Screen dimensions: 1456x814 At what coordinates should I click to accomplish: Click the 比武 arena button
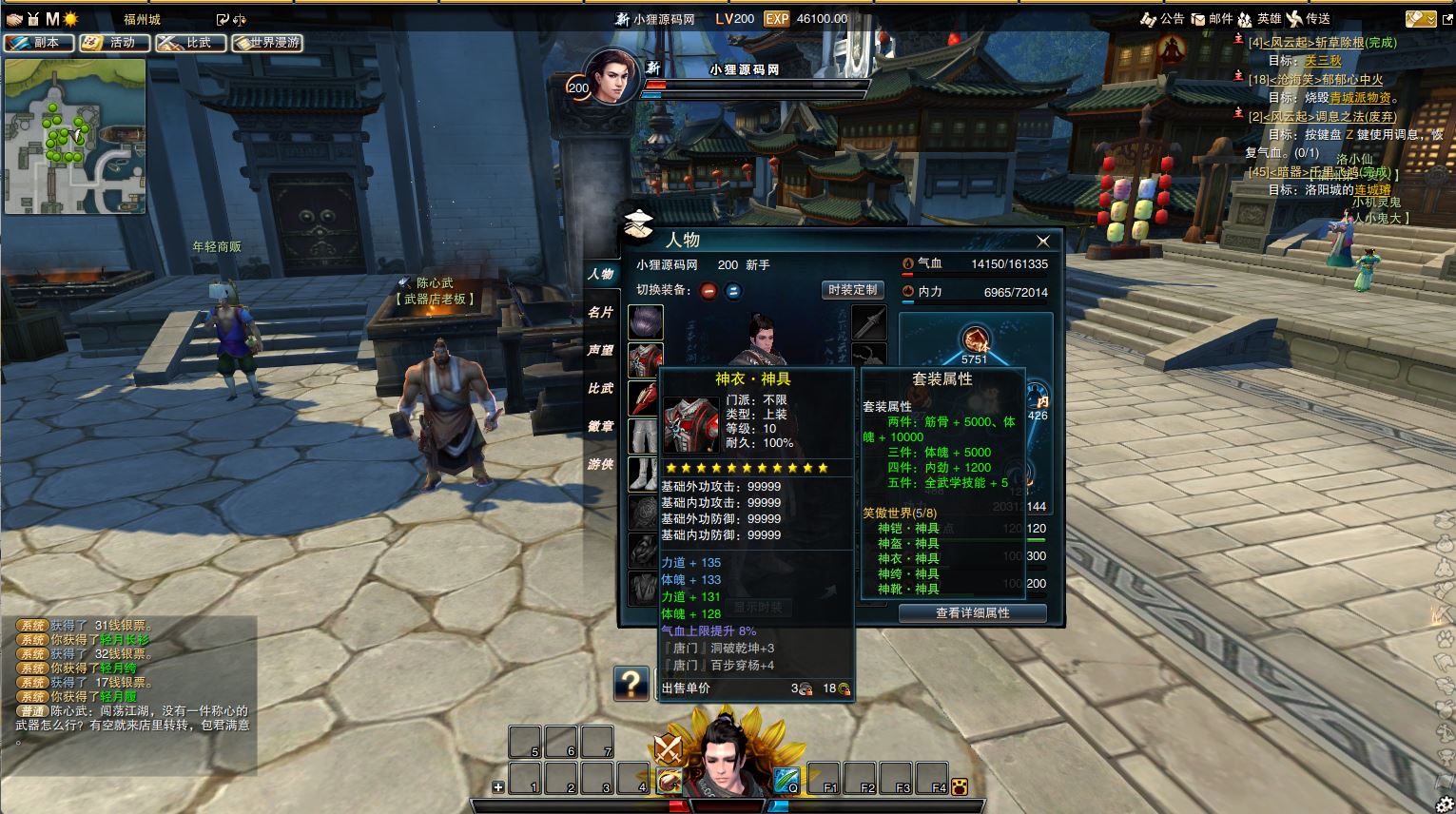(x=190, y=43)
